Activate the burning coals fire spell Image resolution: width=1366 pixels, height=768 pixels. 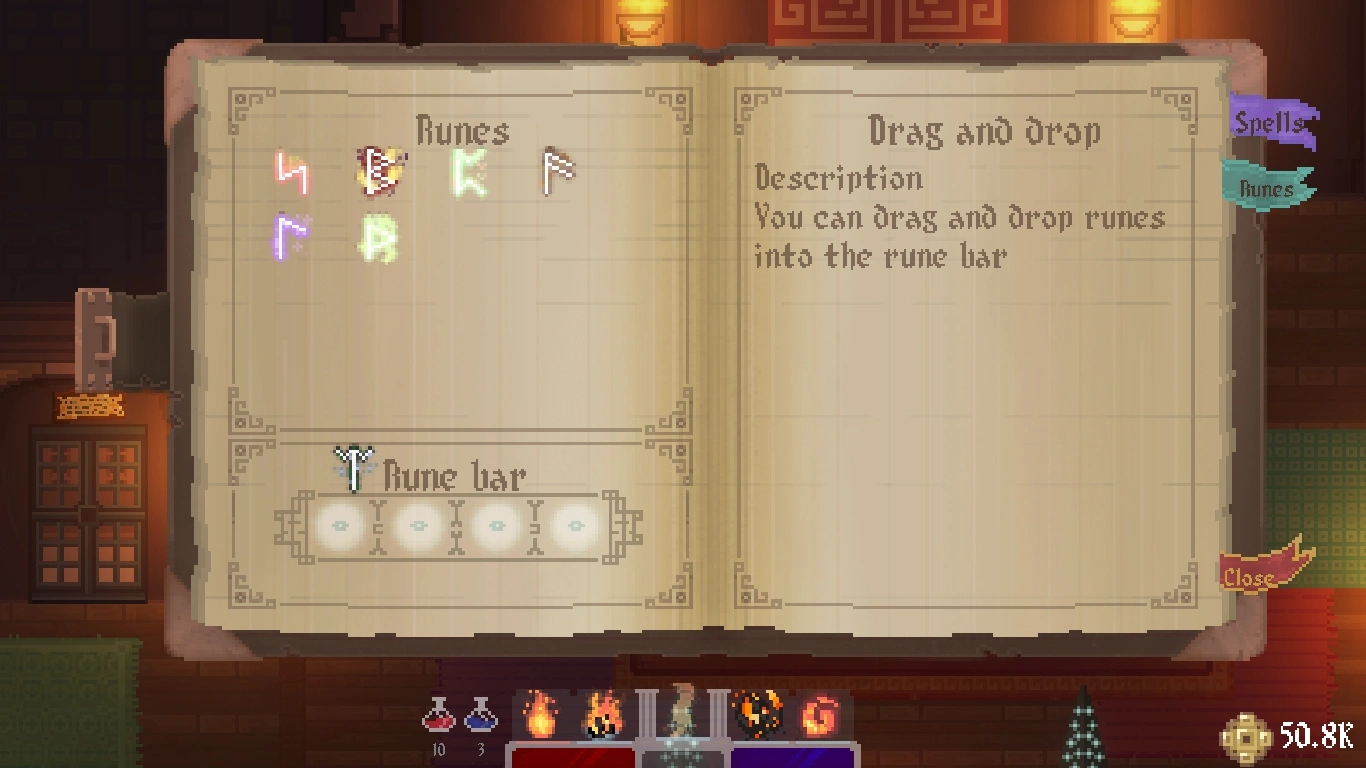[x=603, y=716]
